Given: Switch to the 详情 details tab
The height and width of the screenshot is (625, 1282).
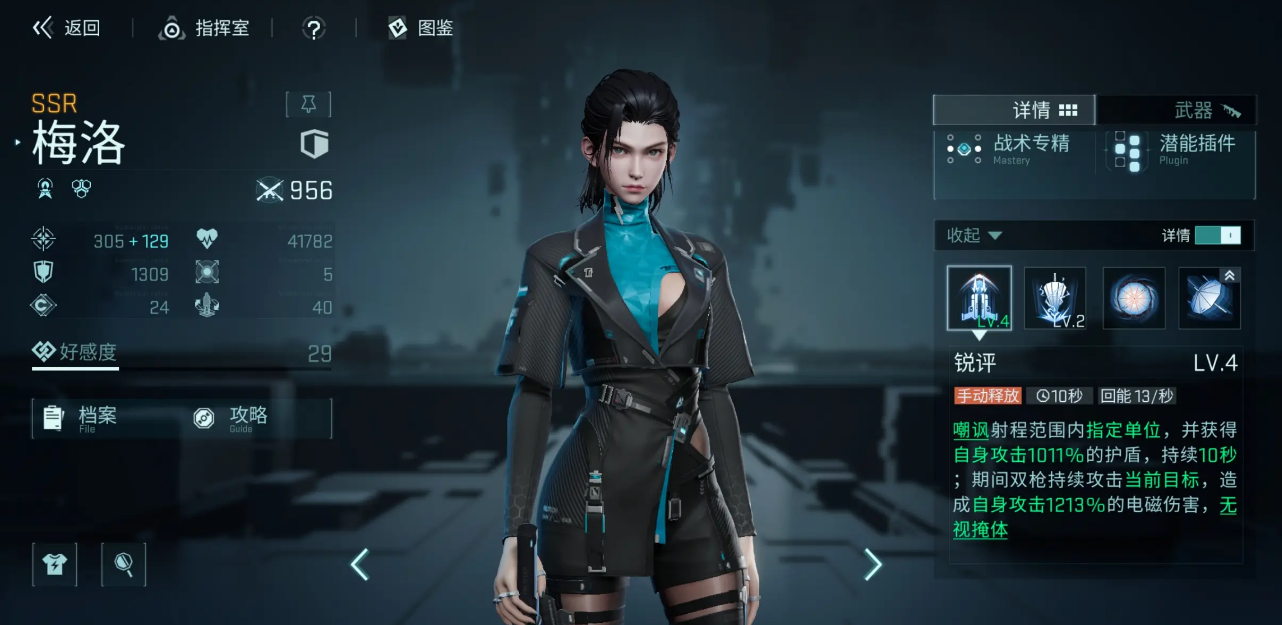Looking at the screenshot, I should click(1014, 110).
